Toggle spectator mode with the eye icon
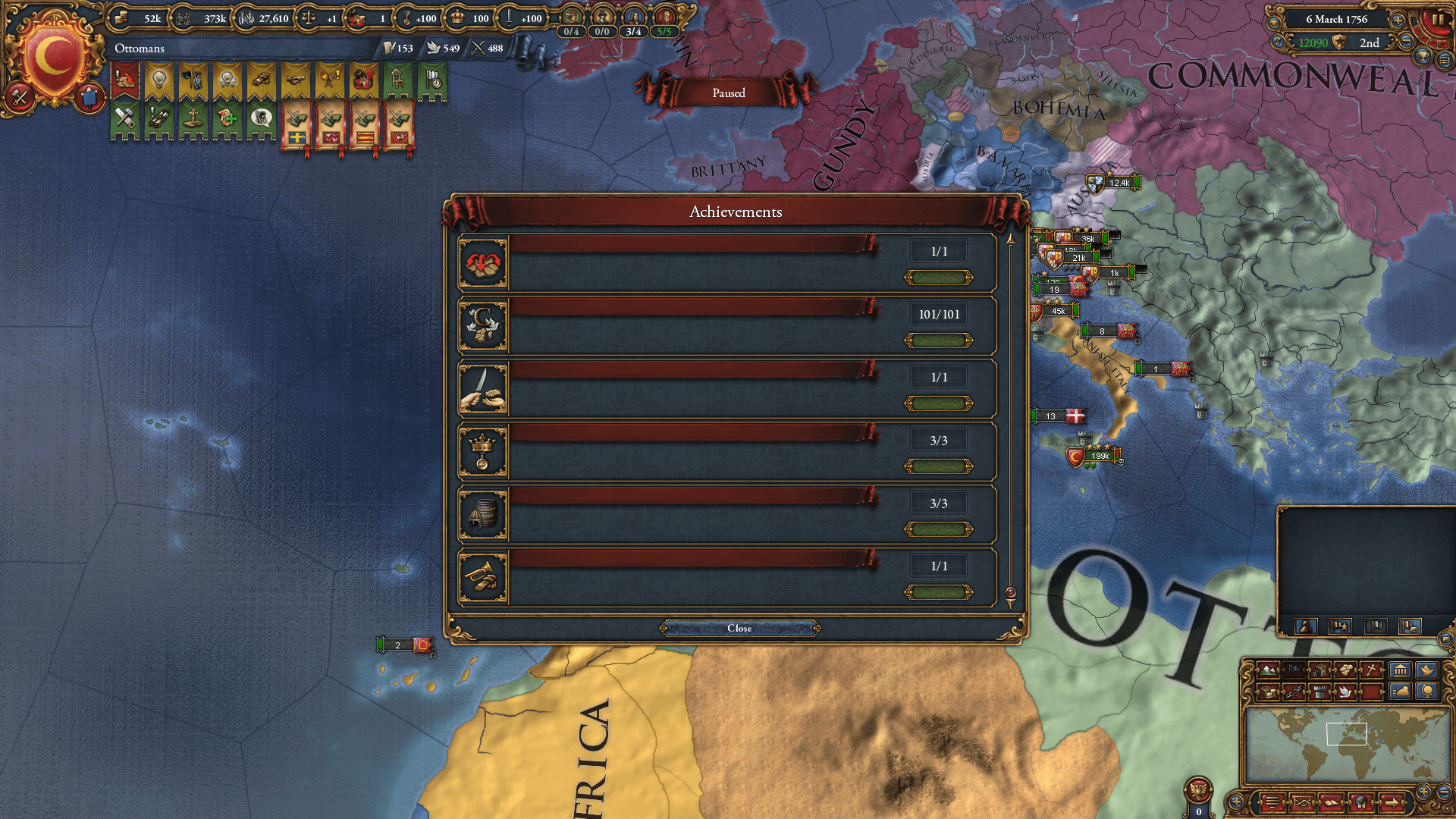This screenshot has height=819, width=1456. pyautogui.click(x=1274, y=24)
